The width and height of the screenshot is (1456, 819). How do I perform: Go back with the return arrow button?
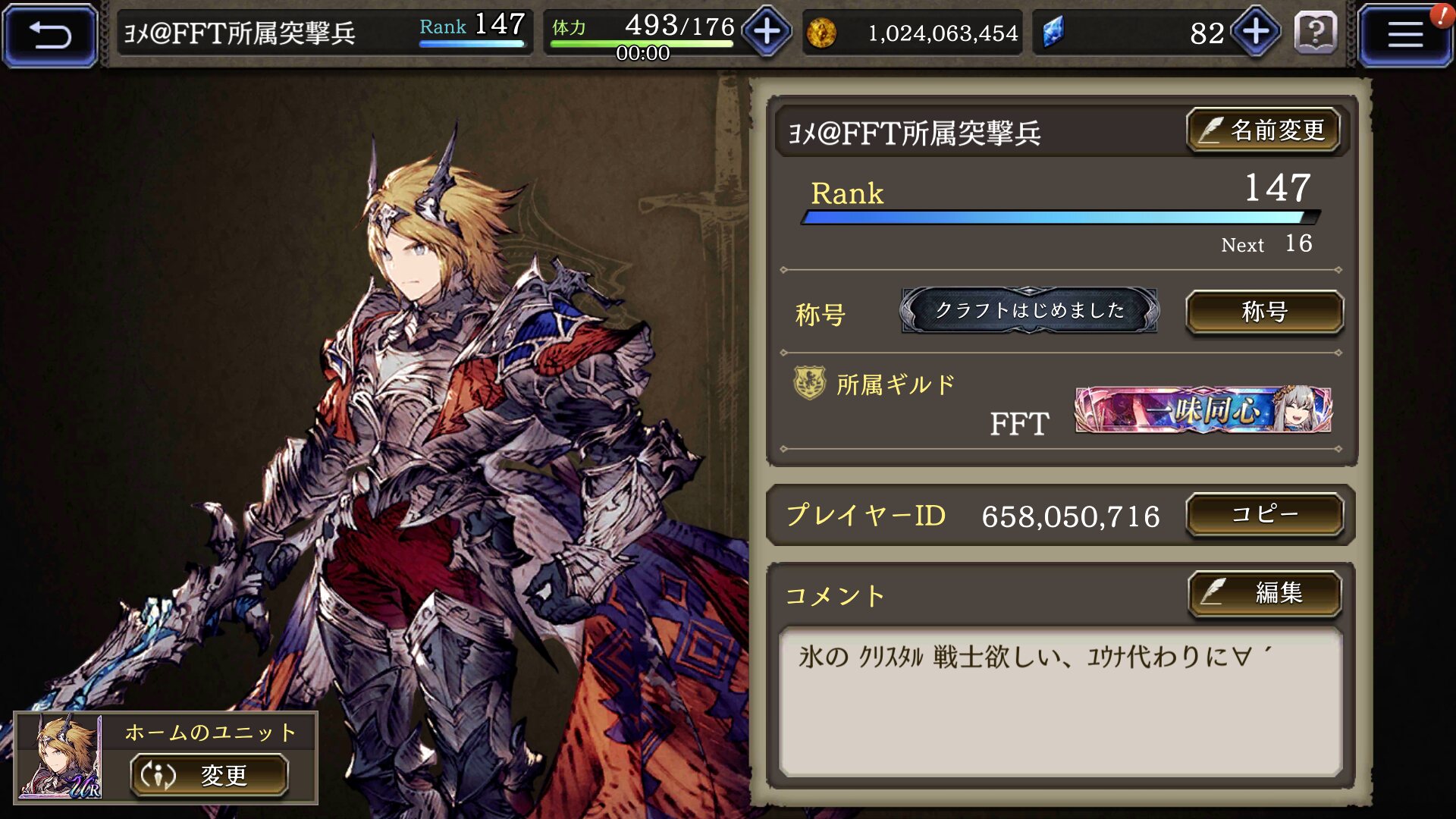point(50,35)
